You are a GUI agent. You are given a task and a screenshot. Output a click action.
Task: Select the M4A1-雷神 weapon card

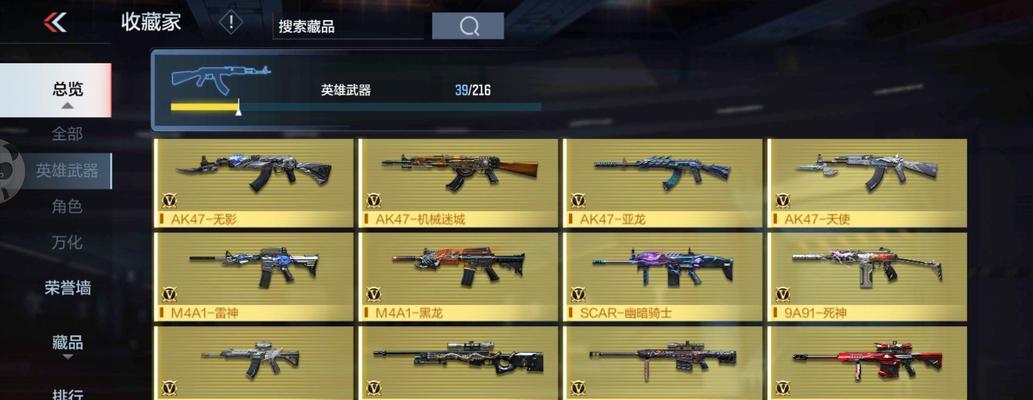[255, 276]
